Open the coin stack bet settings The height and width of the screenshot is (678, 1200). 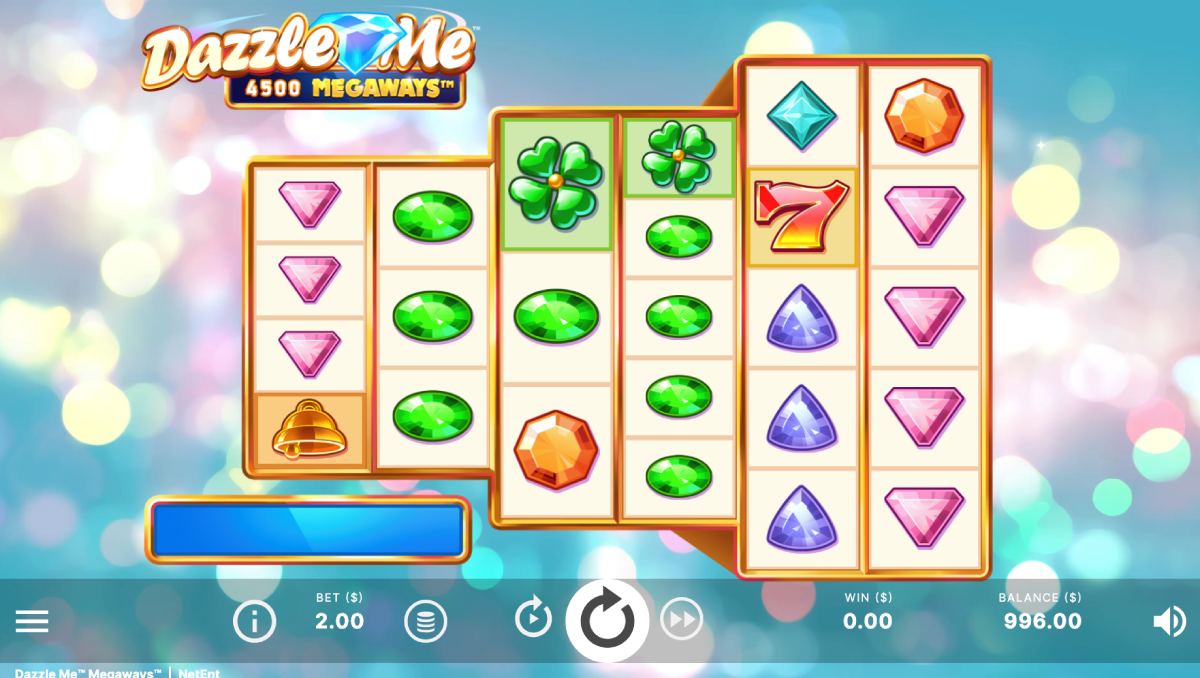point(425,622)
